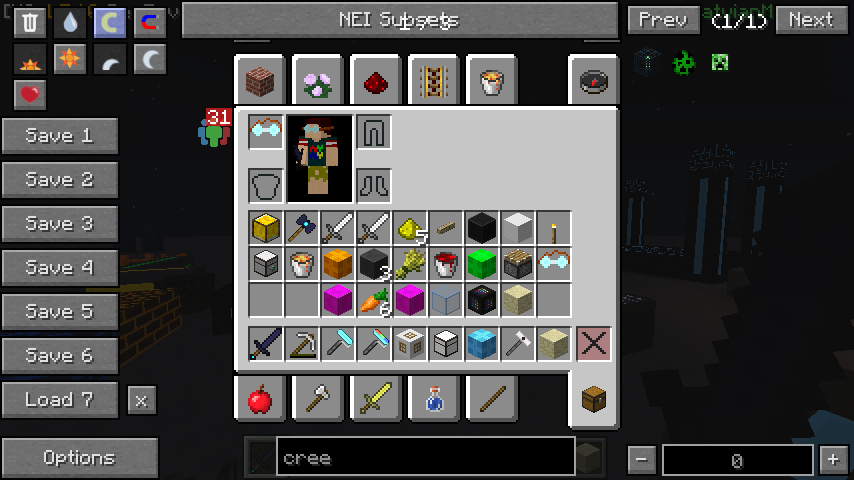Heal the player with the heart icon
The width and height of the screenshot is (854, 480).
[30, 95]
